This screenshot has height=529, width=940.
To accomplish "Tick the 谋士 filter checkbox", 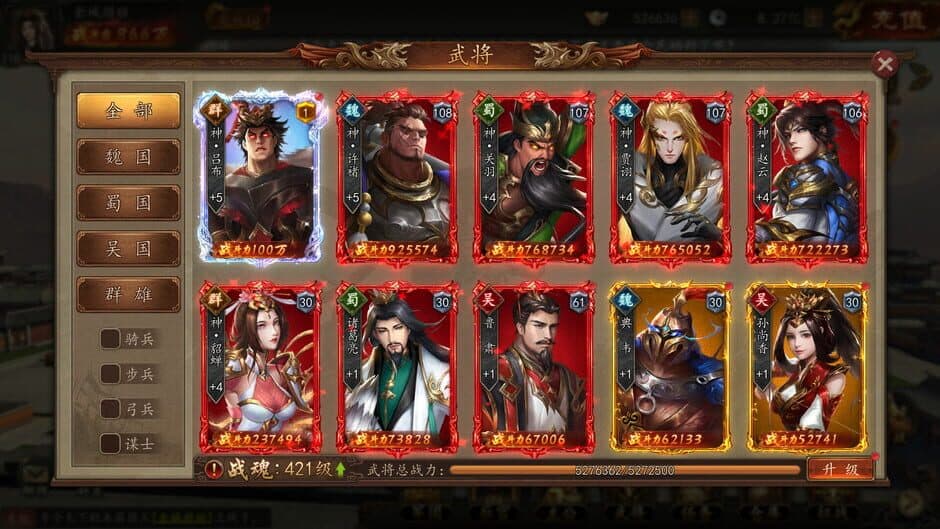I will 110,444.
